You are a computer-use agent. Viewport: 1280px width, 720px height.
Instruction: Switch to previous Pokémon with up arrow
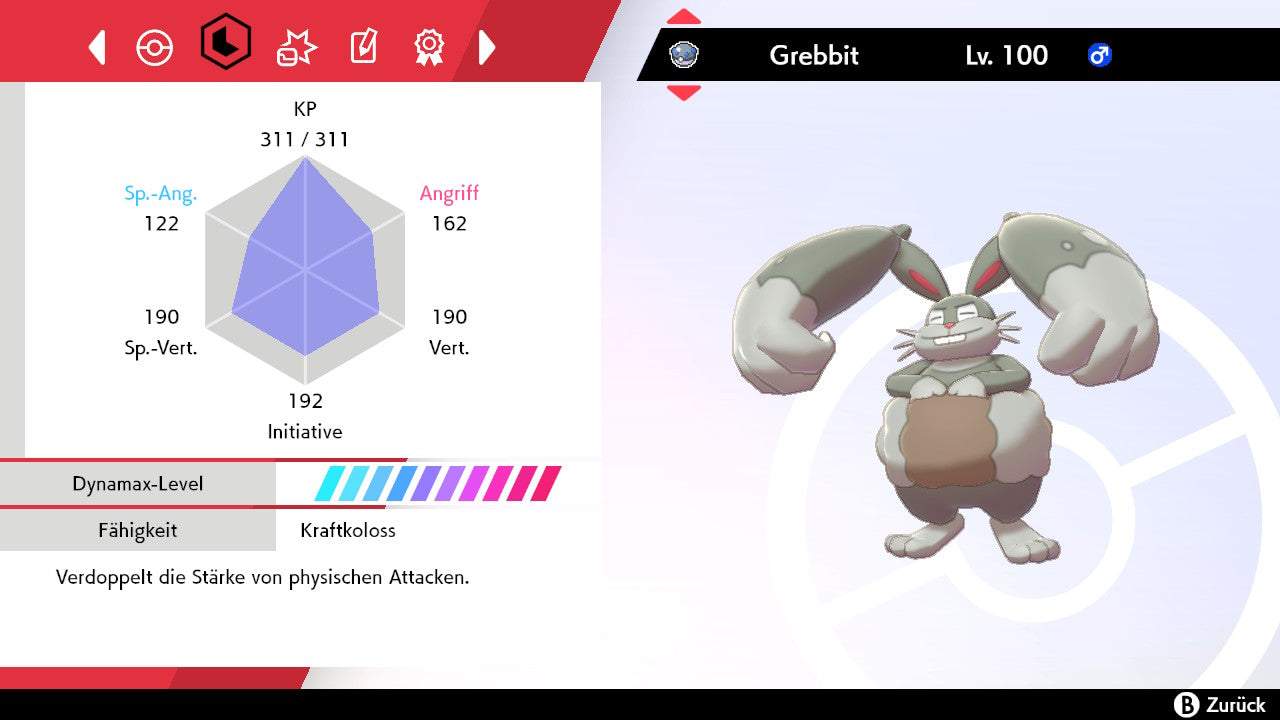tap(684, 17)
